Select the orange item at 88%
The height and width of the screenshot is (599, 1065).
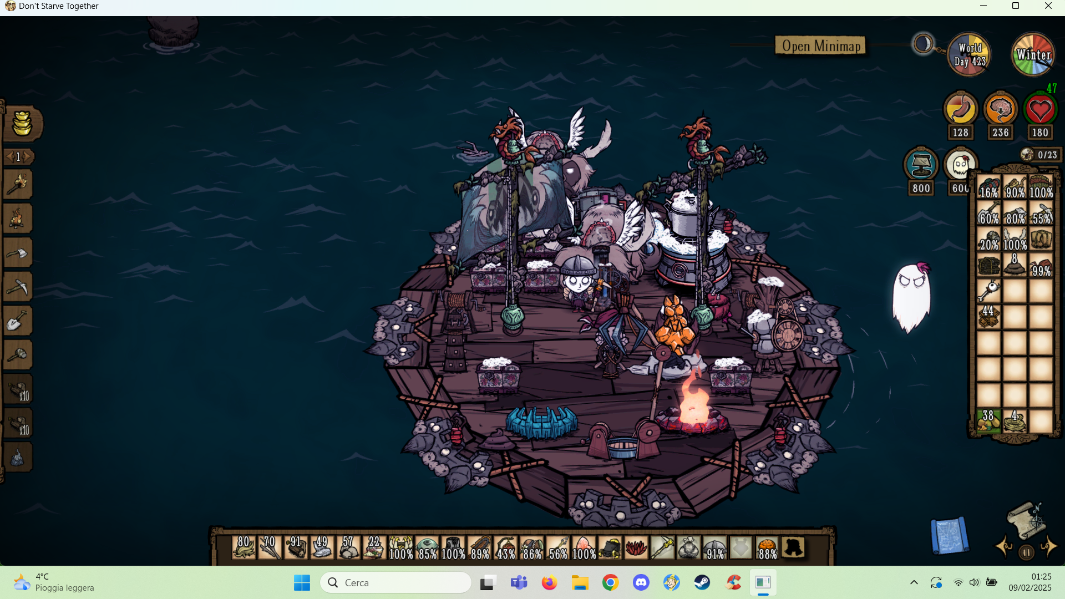pos(767,547)
